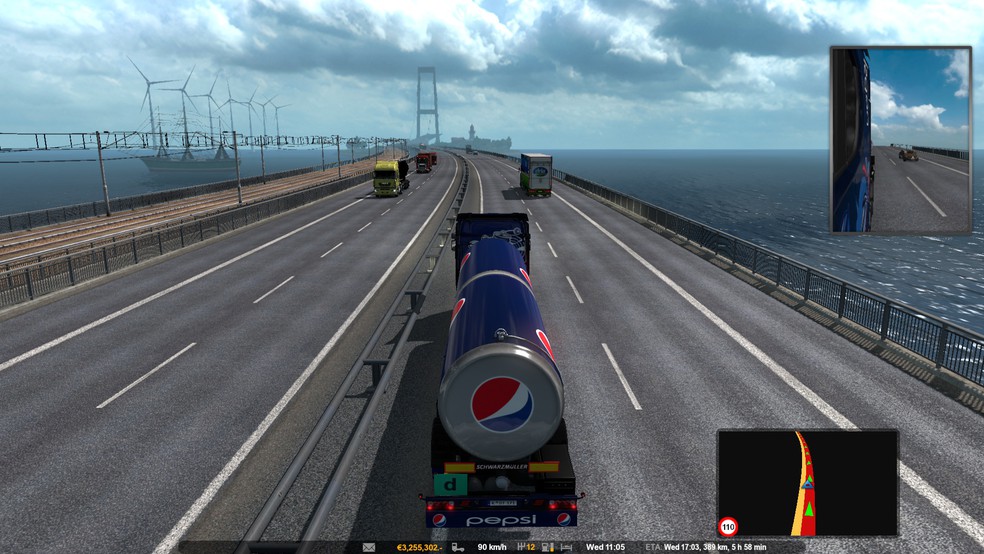Open the mail envelope icon

click(x=368, y=548)
